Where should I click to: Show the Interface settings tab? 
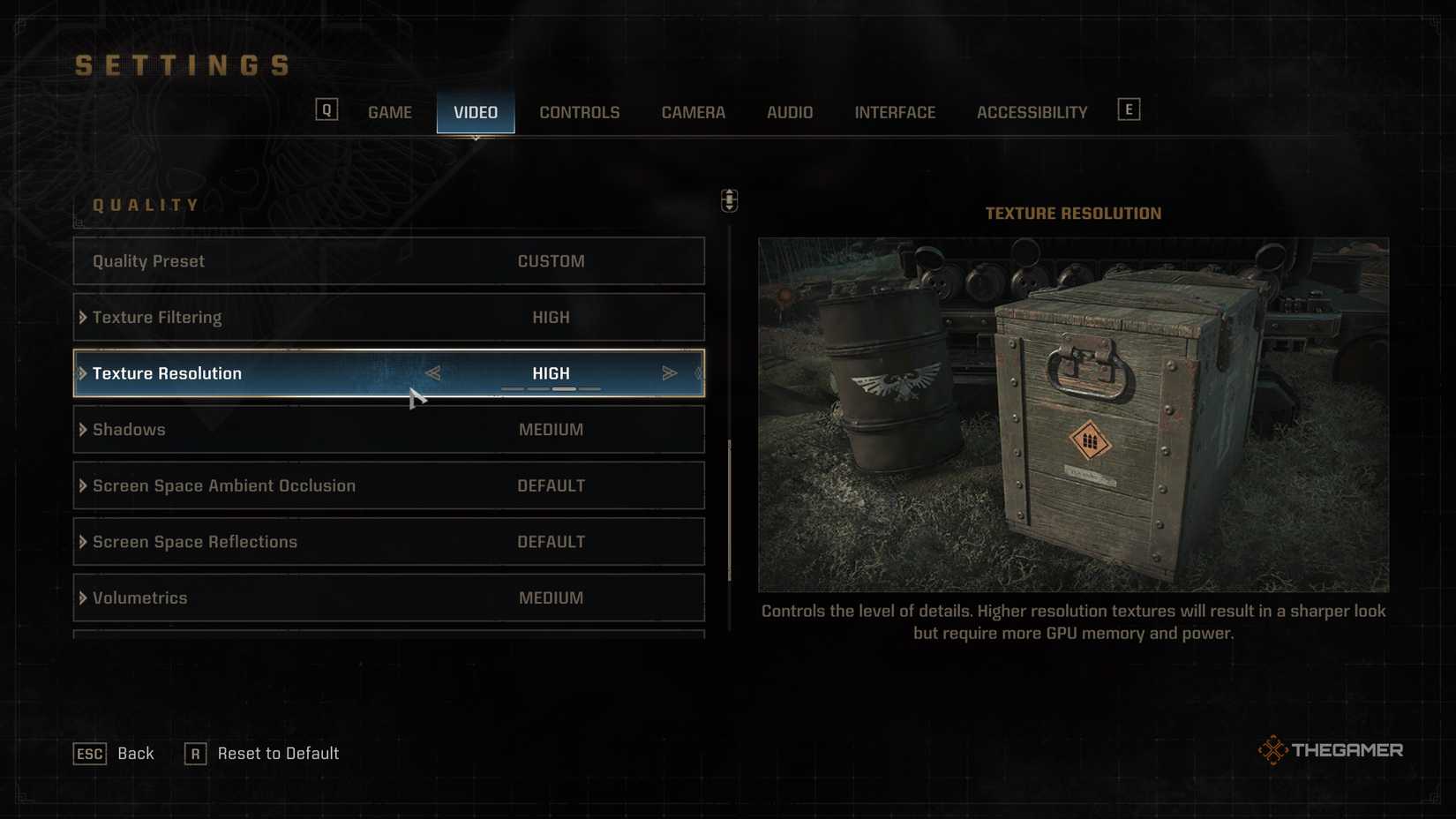(894, 112)
